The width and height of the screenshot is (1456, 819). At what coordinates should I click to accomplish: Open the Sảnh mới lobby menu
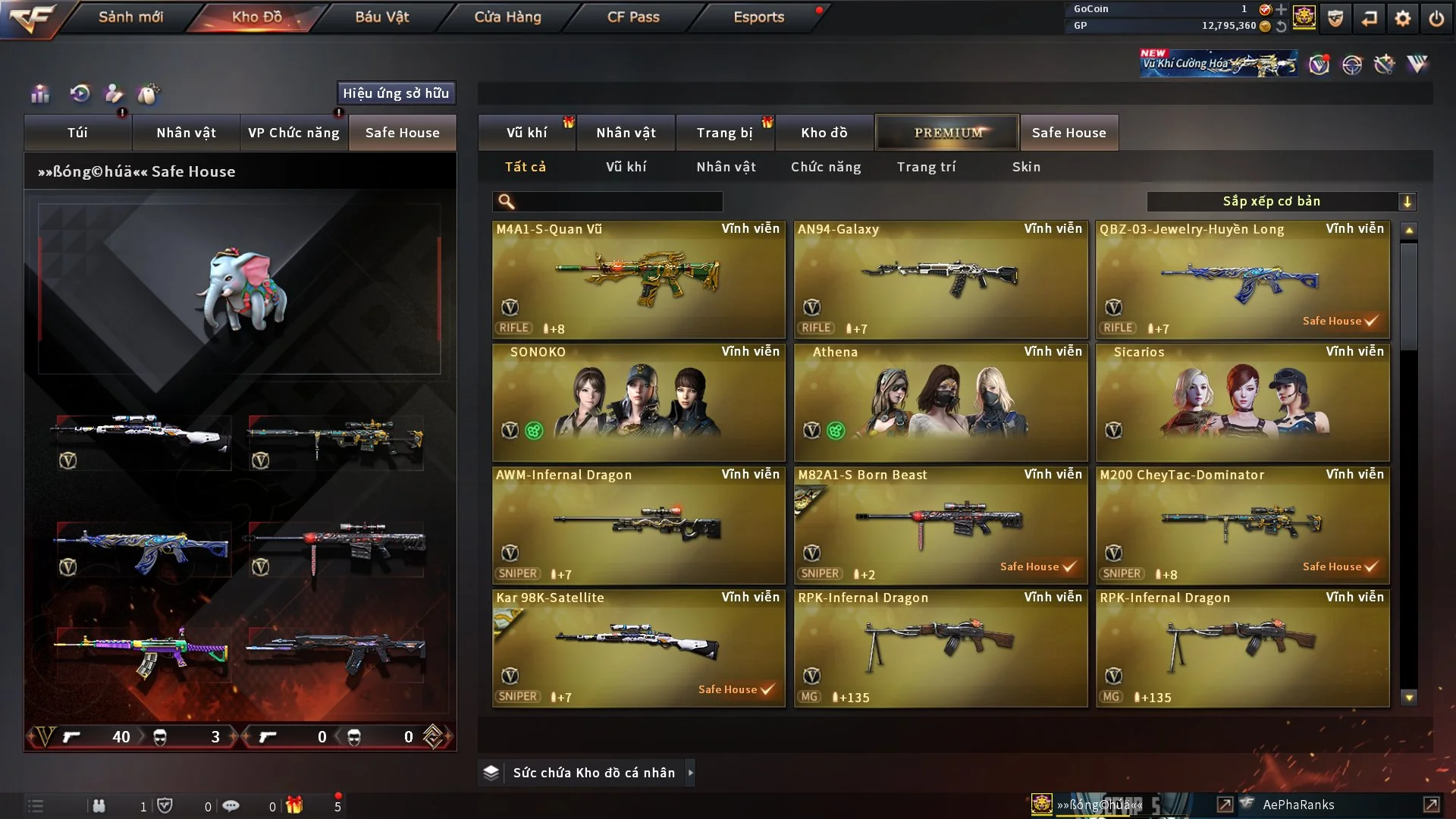point(130,17)
